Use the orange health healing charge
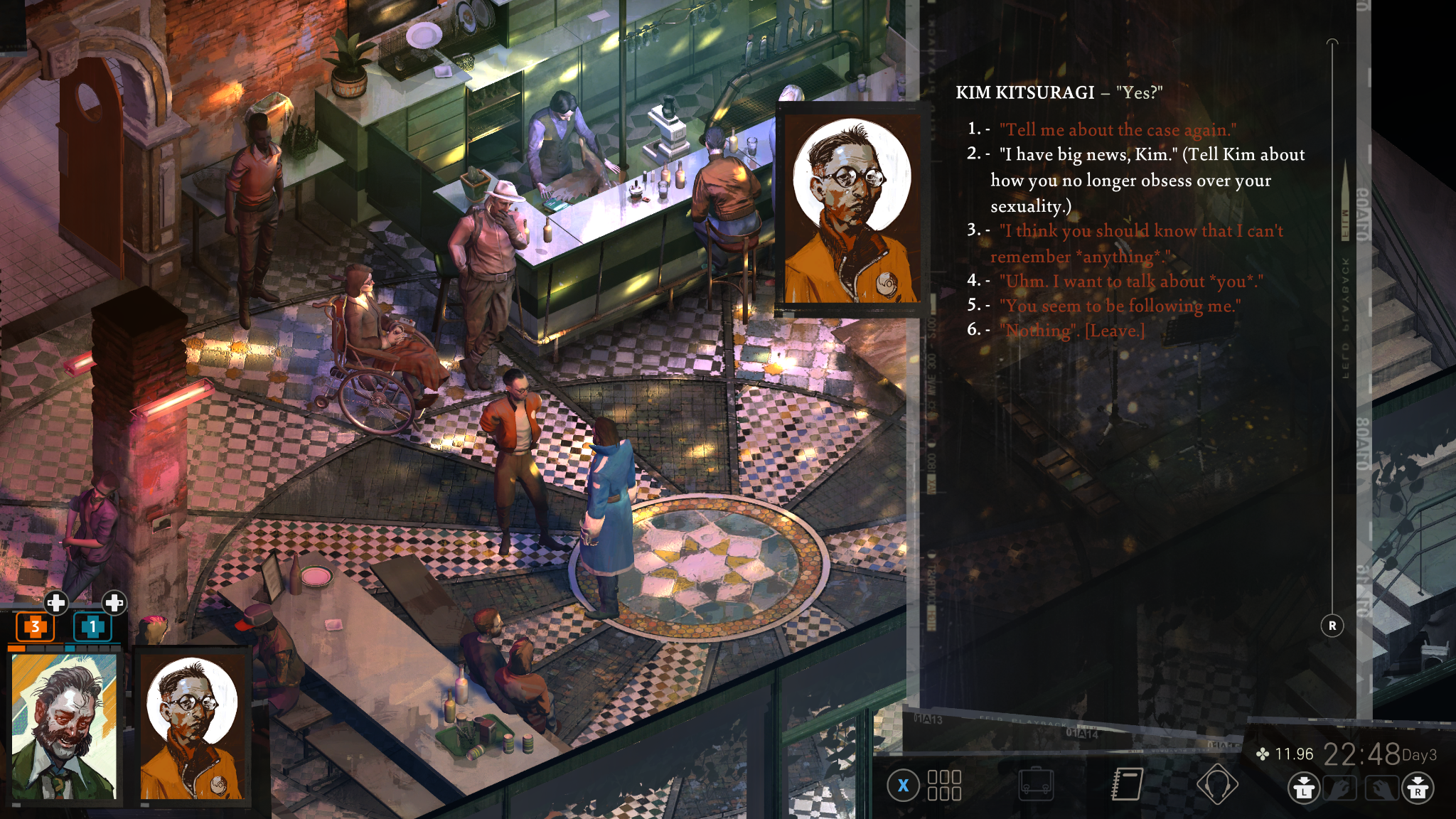The image size is (1456, 819). coord(36,627)
